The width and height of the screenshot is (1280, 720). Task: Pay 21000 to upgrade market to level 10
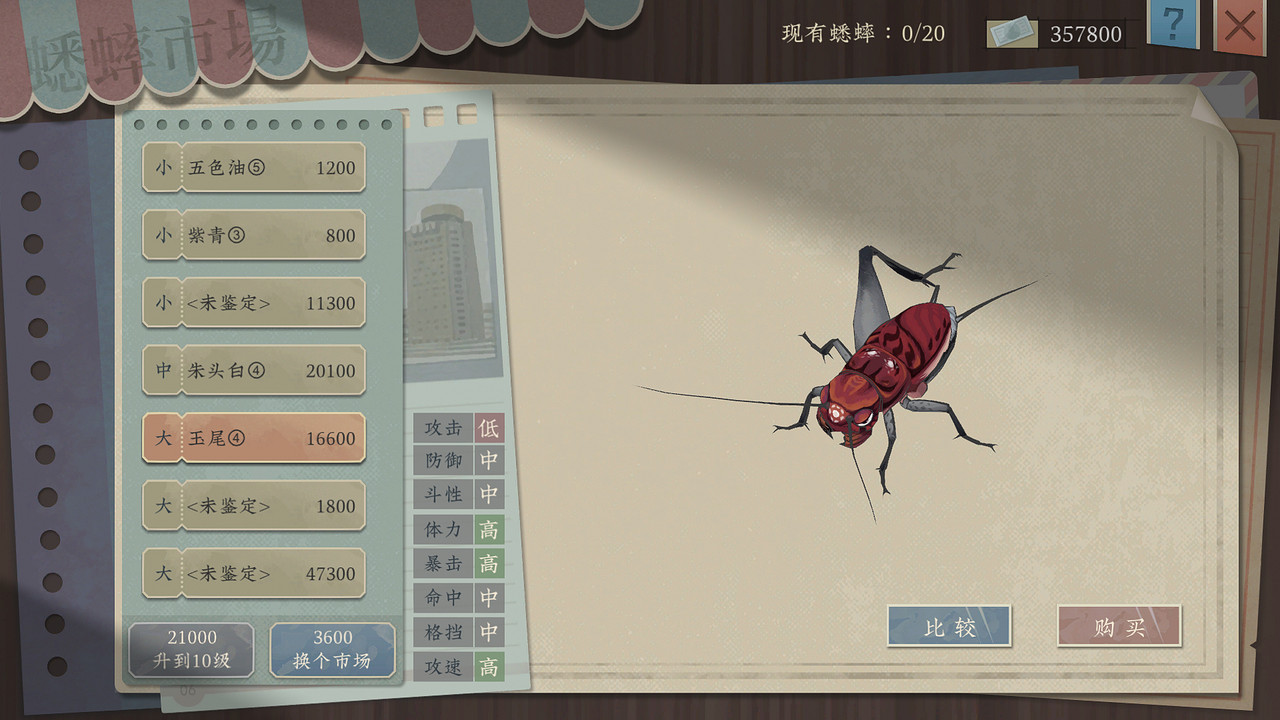point(190,649)
